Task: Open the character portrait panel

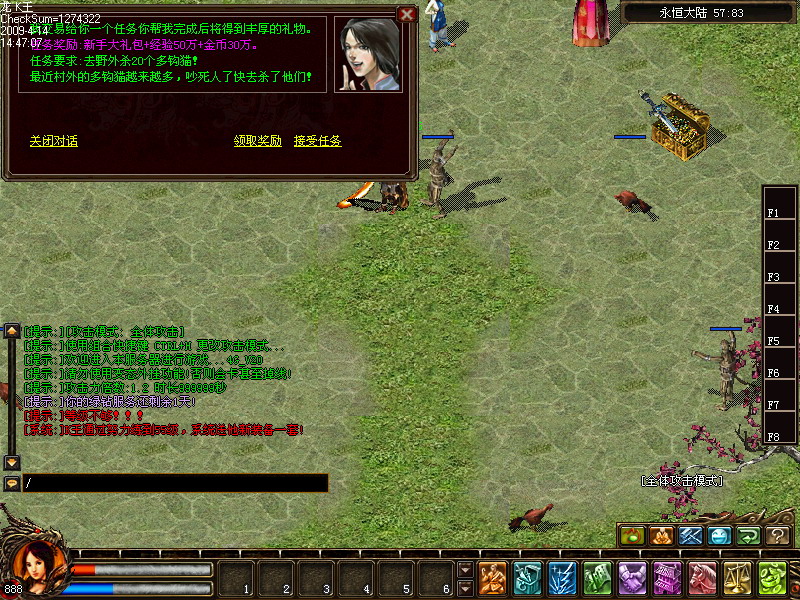Action: [40, 570]
